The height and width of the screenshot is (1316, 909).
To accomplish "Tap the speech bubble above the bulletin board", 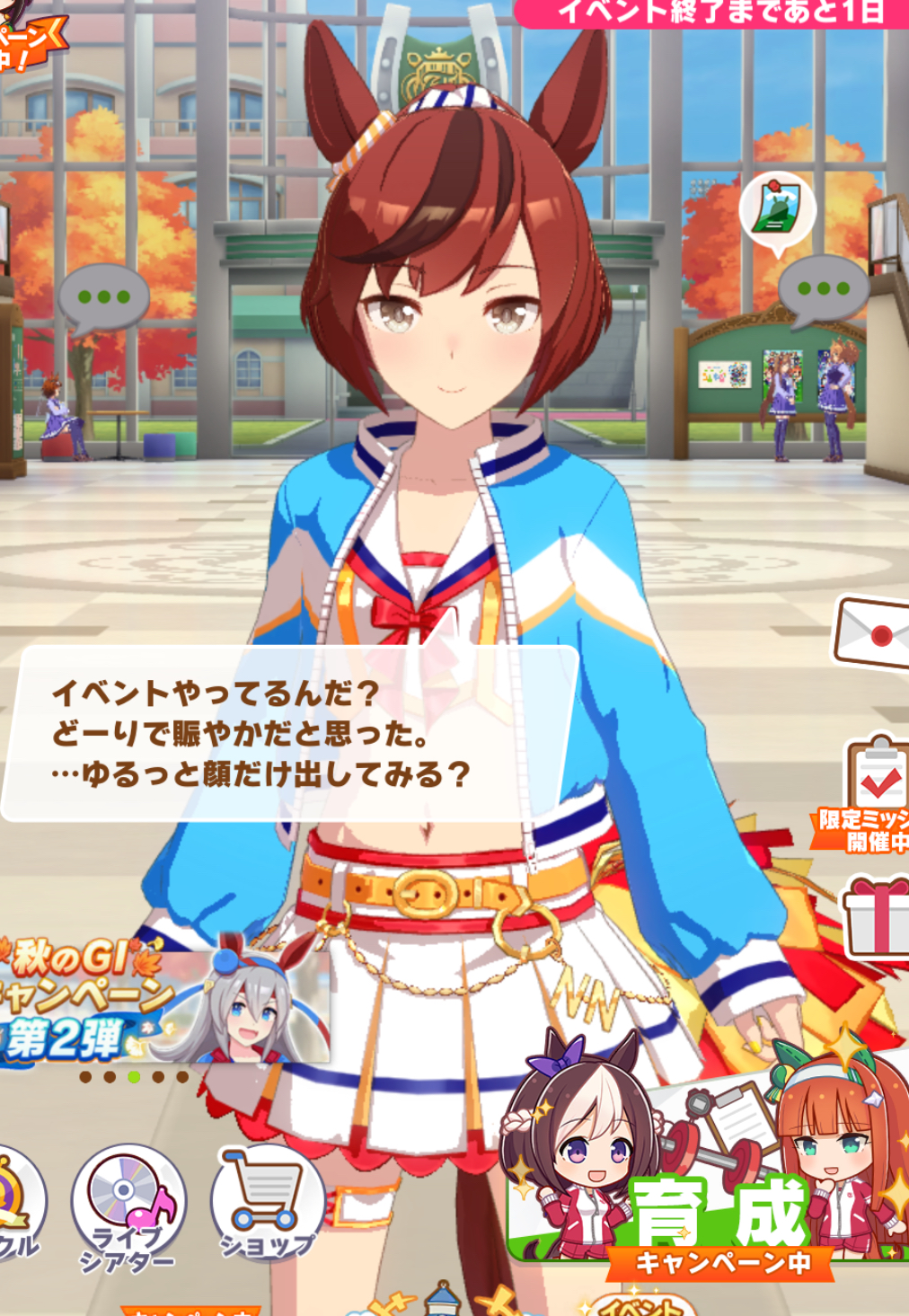I will coord(822,289).
